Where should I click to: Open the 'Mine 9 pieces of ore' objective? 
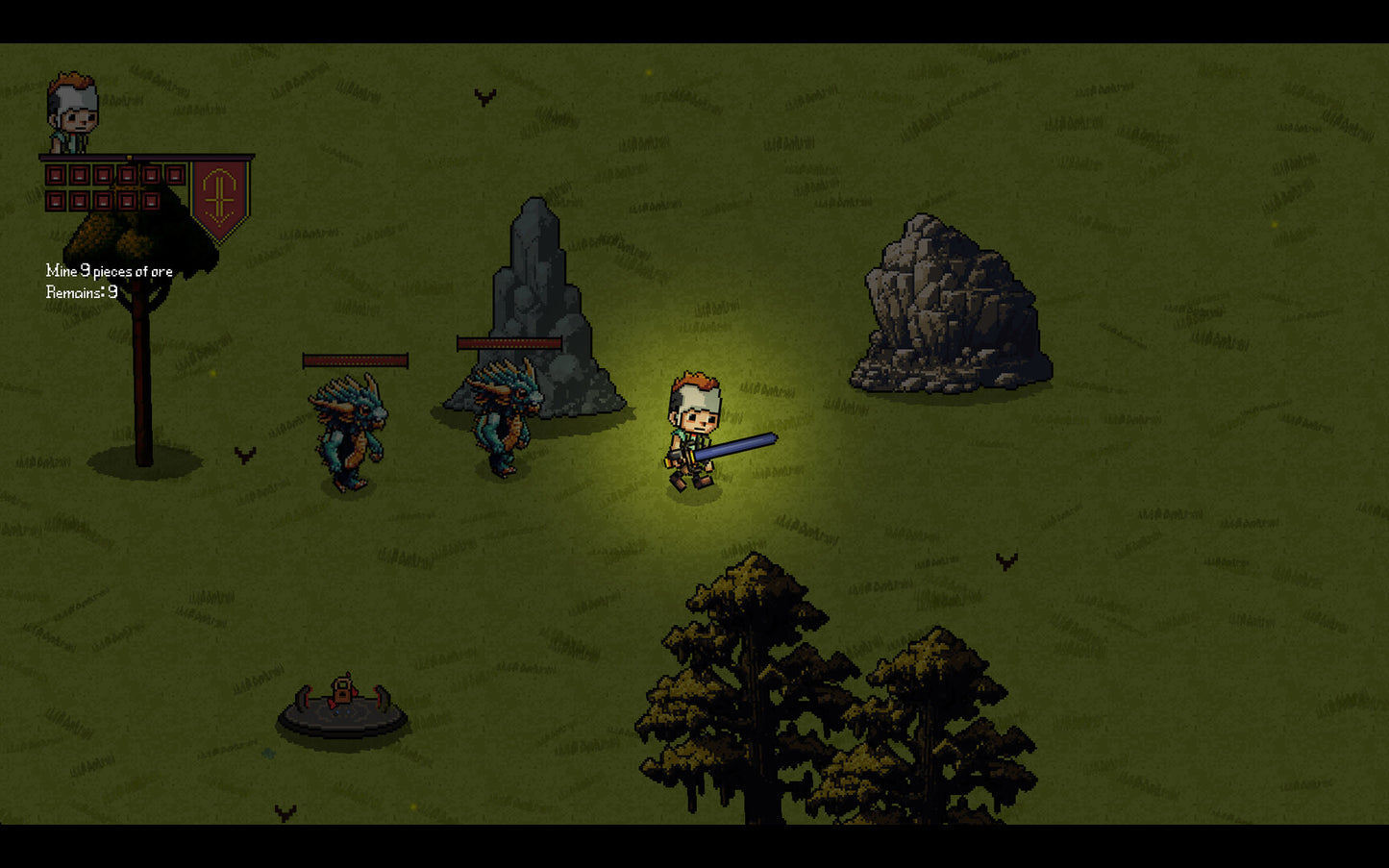[109, 271]
